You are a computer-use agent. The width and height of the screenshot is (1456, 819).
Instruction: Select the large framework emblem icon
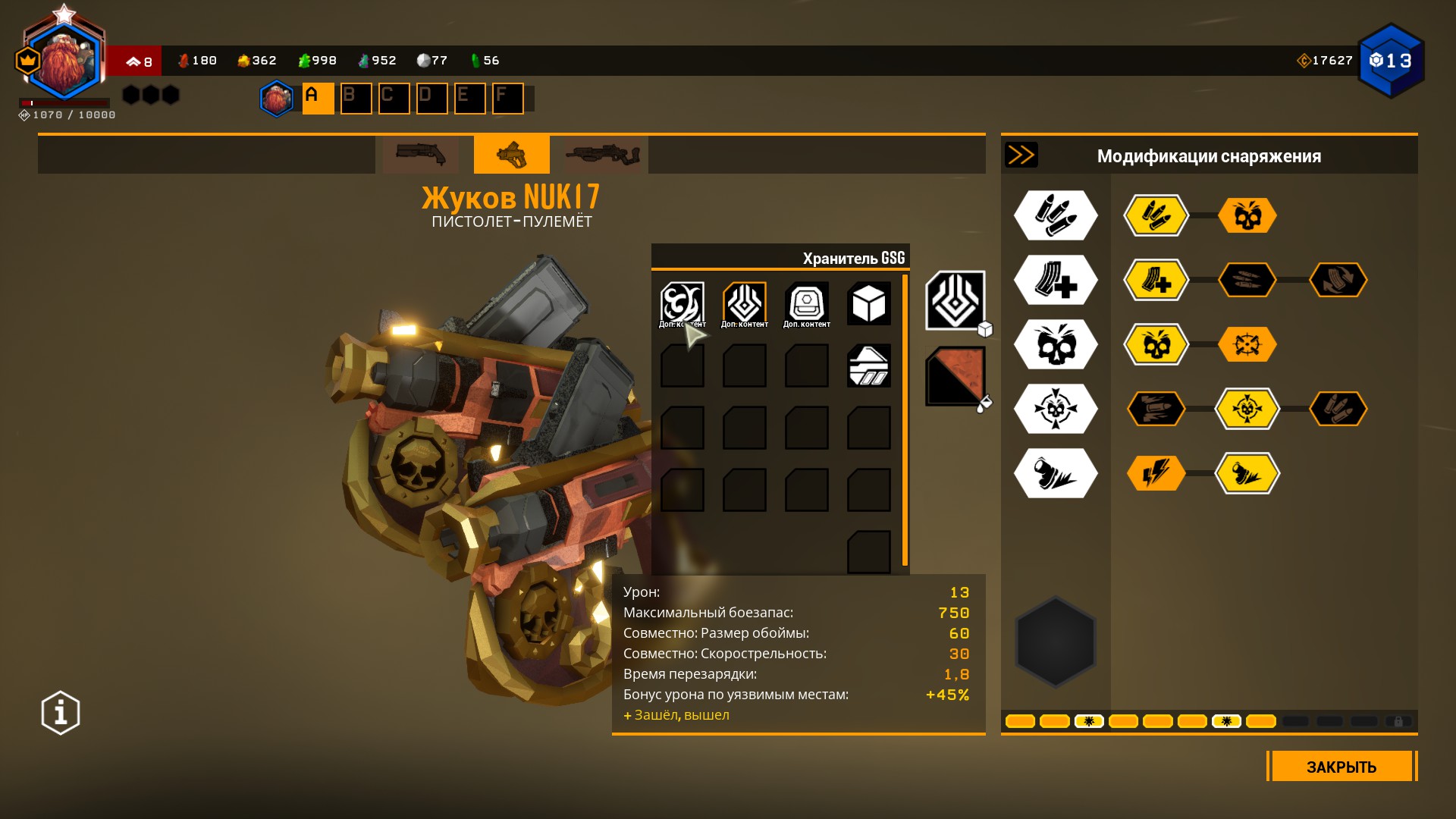pyautogui.click(x=955, y=301)
